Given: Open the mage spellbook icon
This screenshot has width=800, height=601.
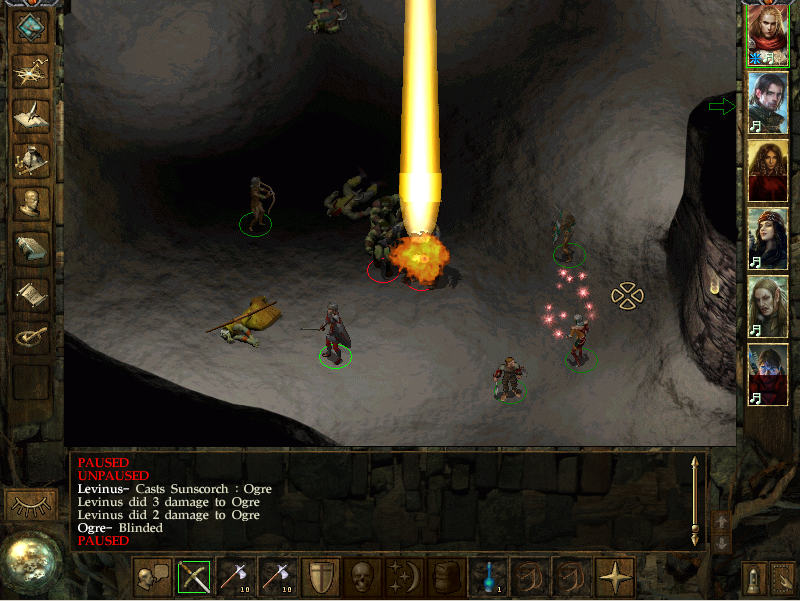Looking at the screenshot, I should (x=31, y=249).
